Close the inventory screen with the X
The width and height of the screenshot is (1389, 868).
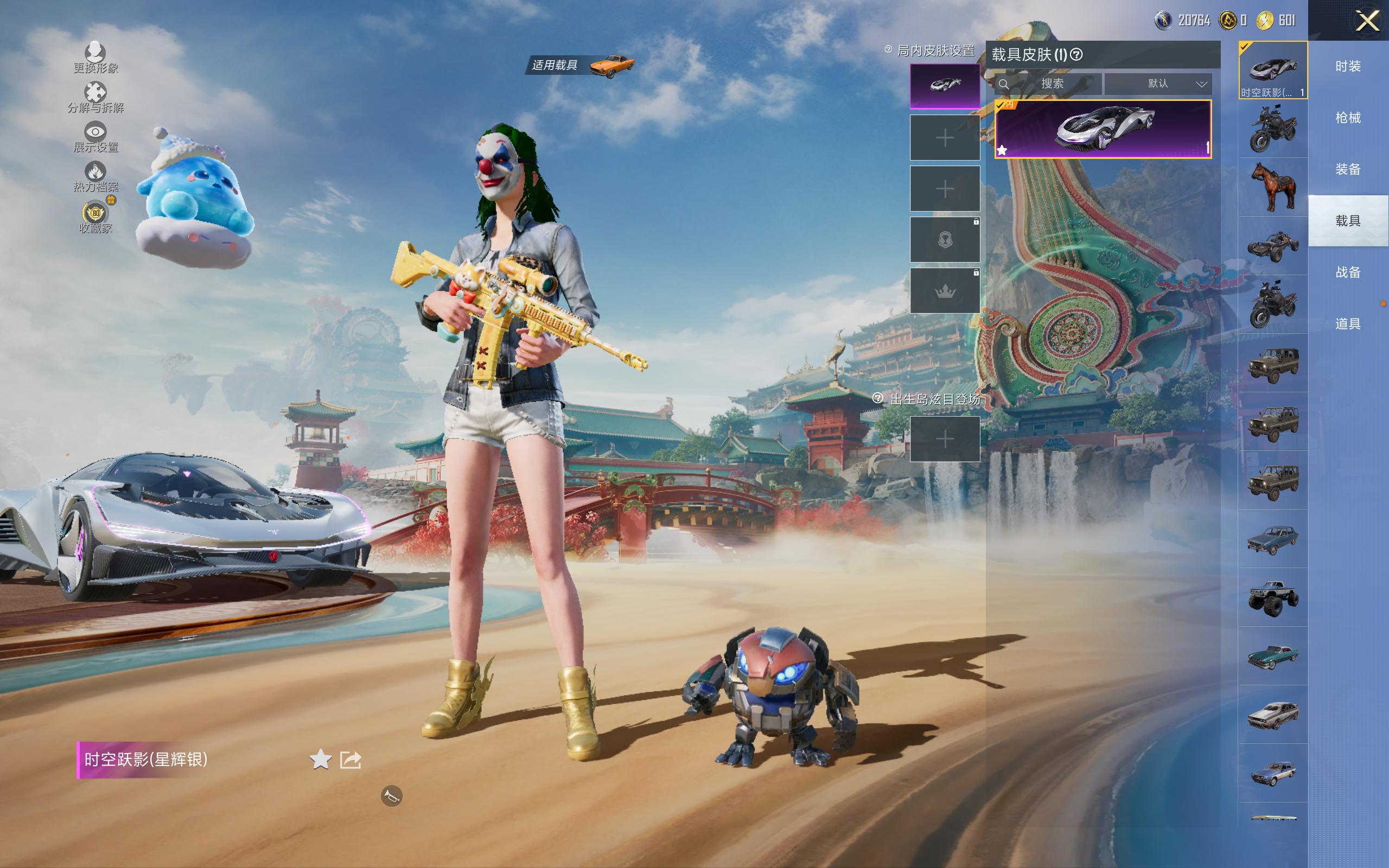point(1367,21)
